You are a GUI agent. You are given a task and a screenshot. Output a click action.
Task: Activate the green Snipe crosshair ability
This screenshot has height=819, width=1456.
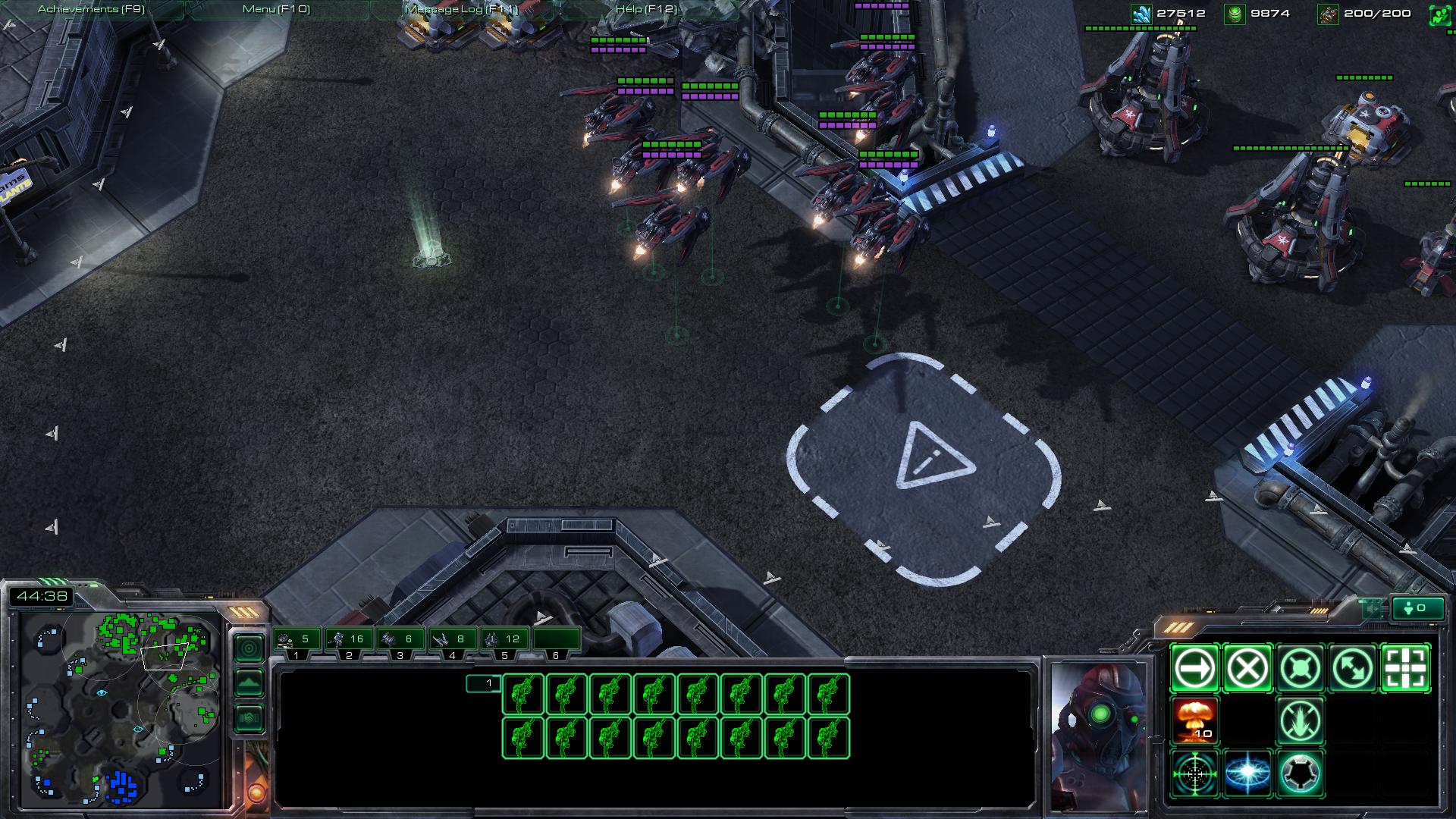1194,773
